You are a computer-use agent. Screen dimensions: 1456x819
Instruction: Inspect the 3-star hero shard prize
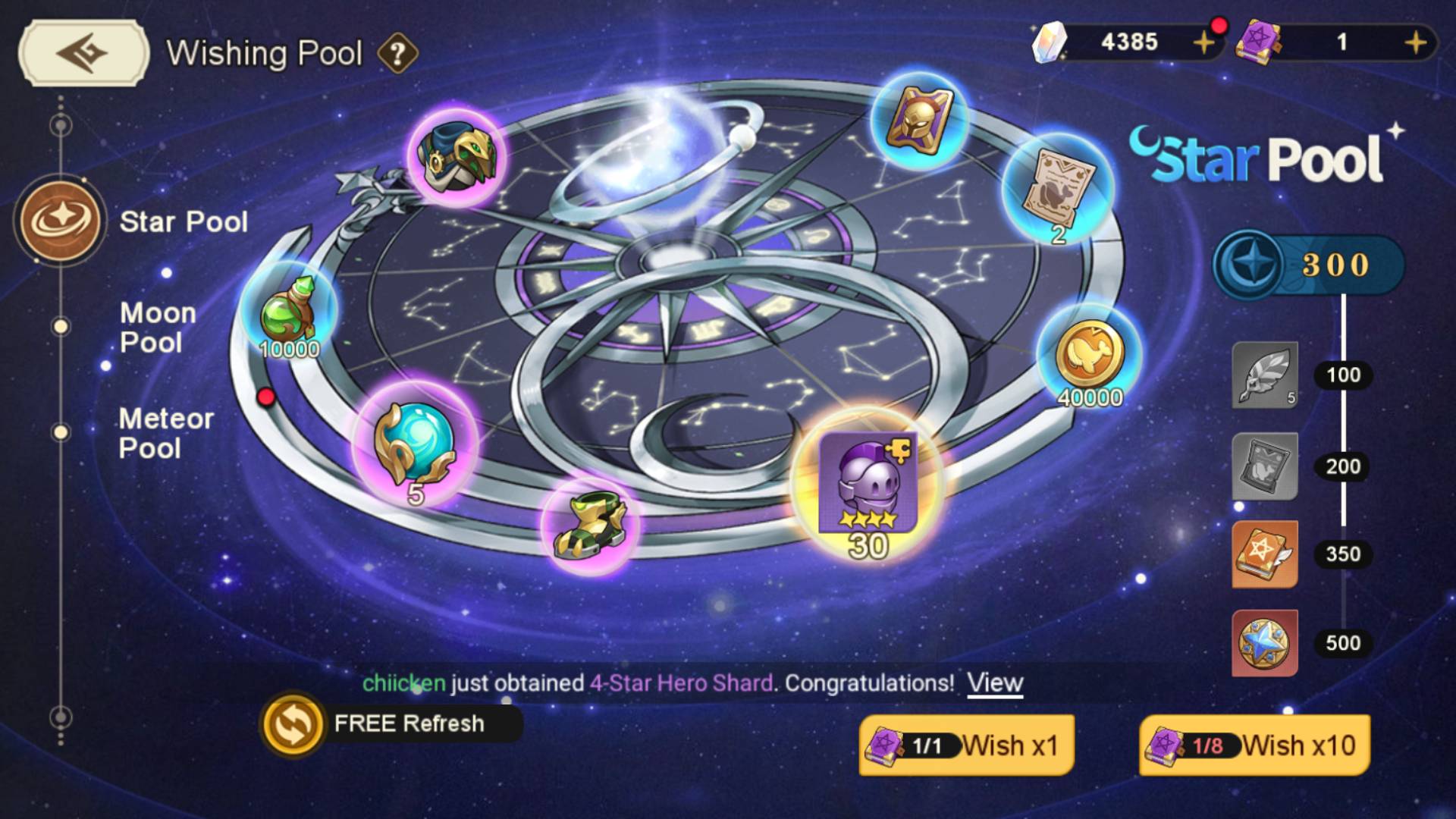[868, 485]
